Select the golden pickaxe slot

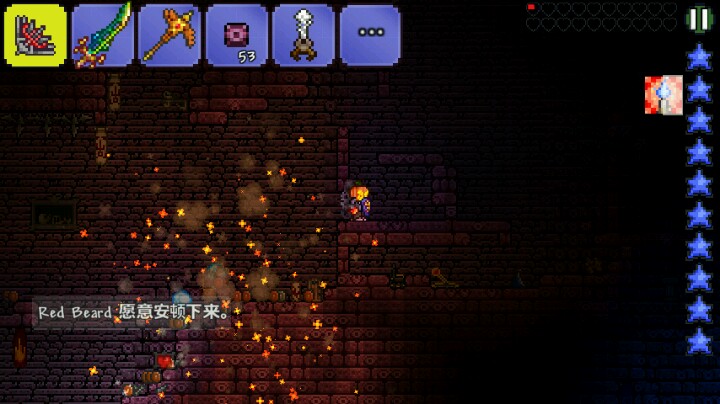coord(169,35)
